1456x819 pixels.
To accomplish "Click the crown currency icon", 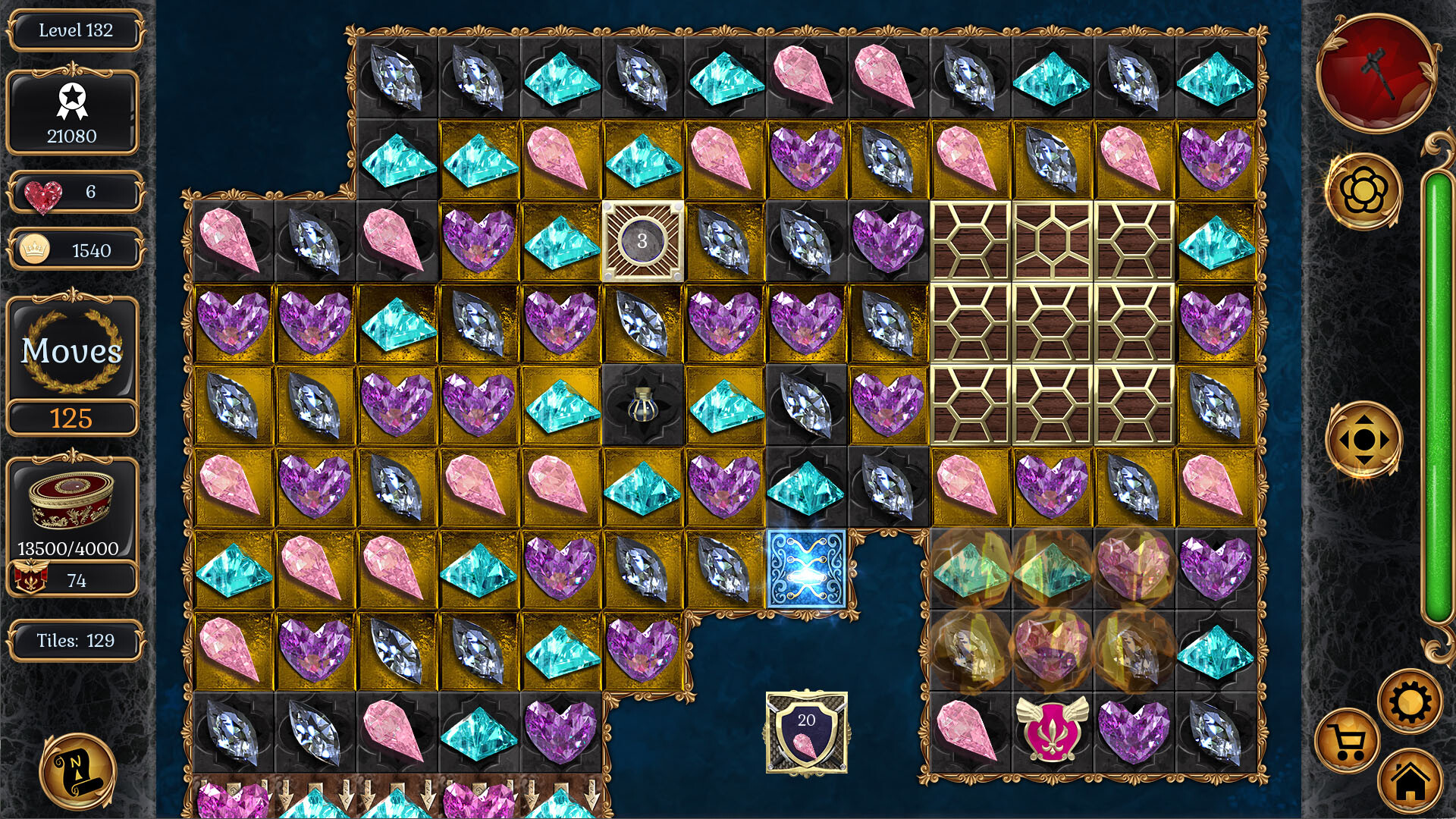I will [34, 249].
